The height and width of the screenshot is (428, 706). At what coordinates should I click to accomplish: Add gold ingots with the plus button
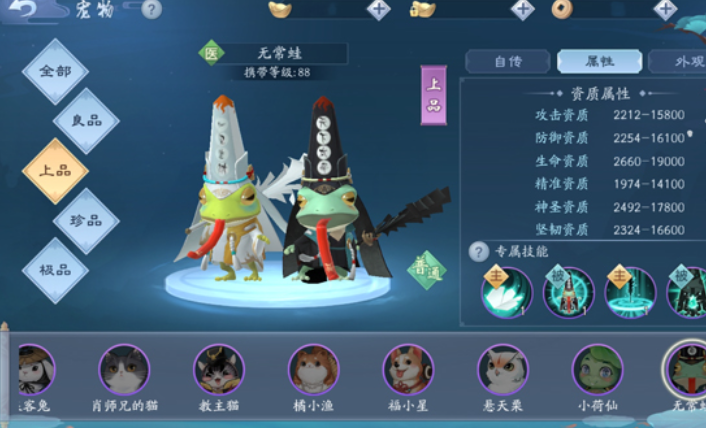point(379,10)
